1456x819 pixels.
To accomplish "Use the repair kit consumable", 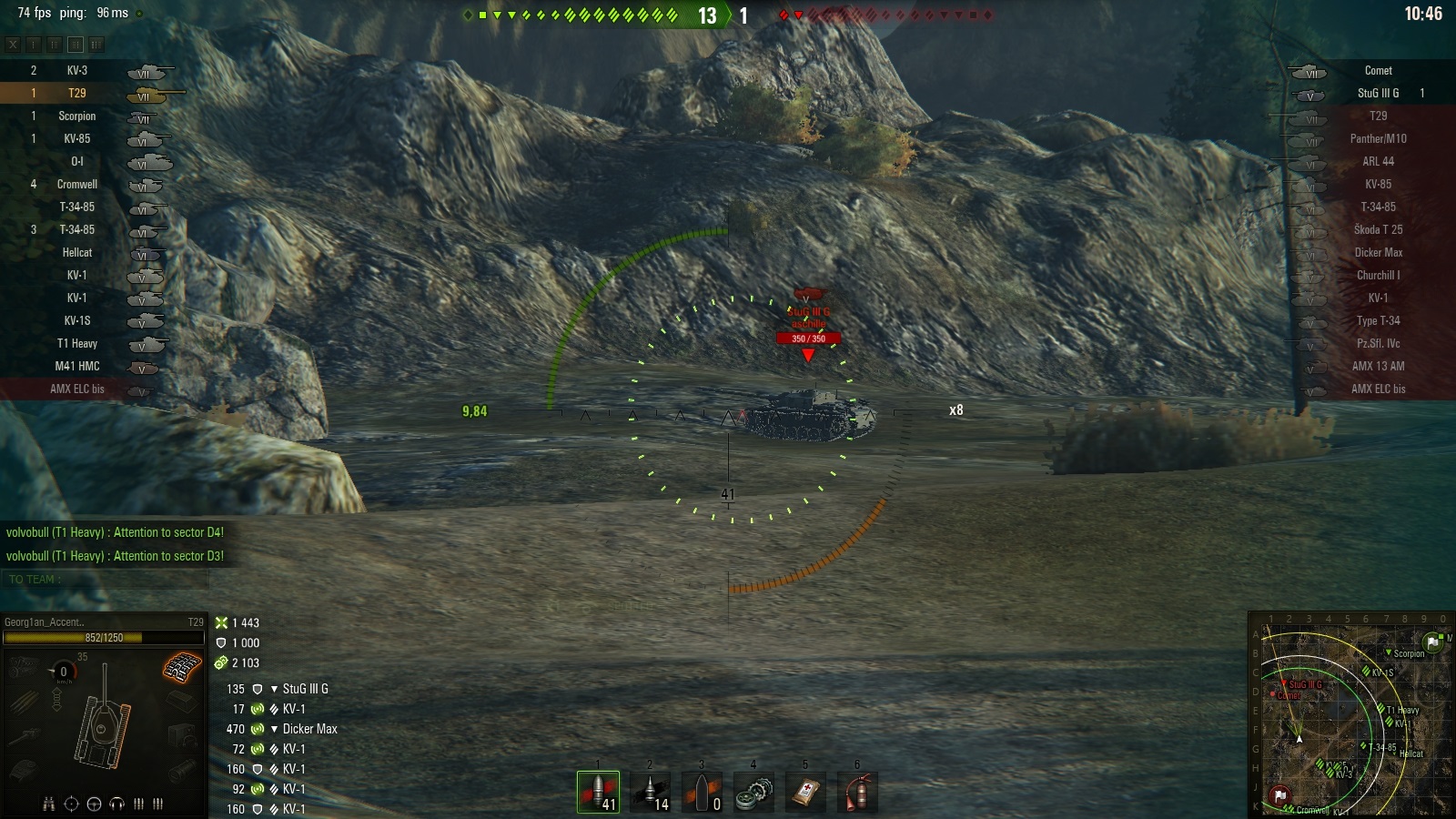I will tap(753, 792).
